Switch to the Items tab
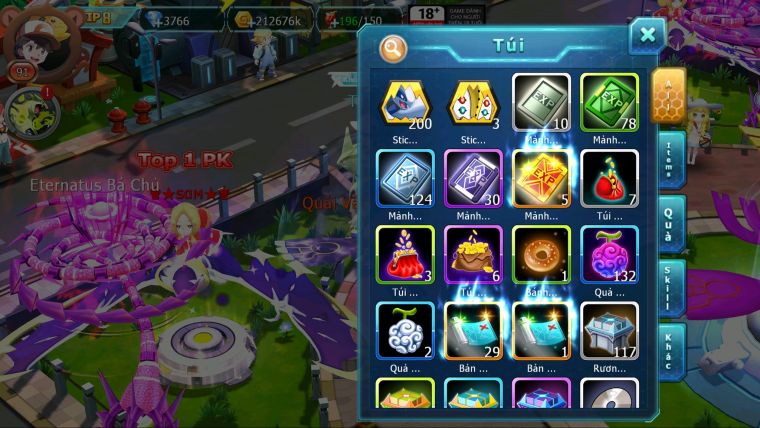The image size is (760, 428). coord(669,158)
